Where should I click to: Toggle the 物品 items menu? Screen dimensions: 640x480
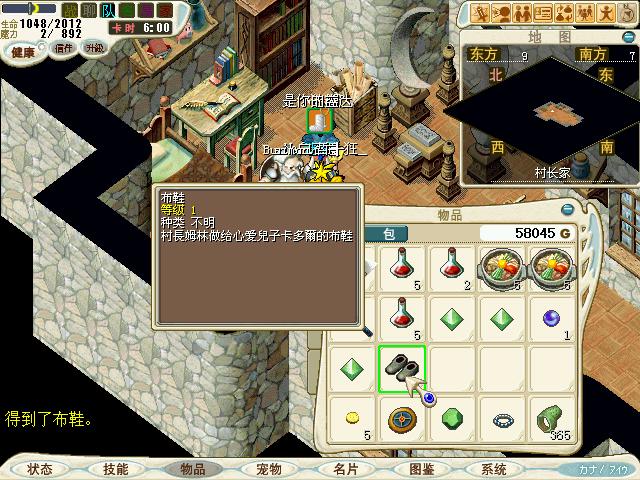pos(191,468)
